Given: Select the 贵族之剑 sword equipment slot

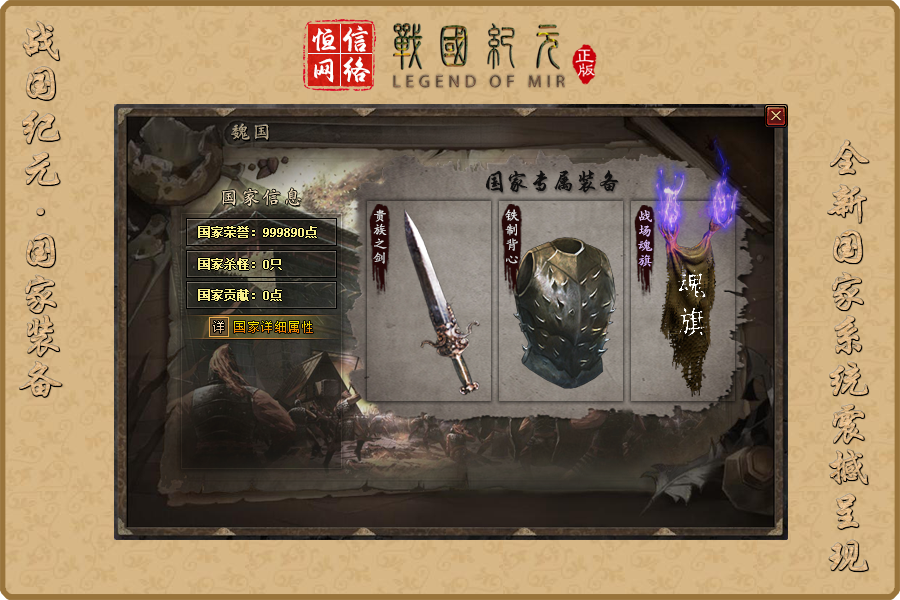Looking at the screenshot, I should tap(430, 301).
